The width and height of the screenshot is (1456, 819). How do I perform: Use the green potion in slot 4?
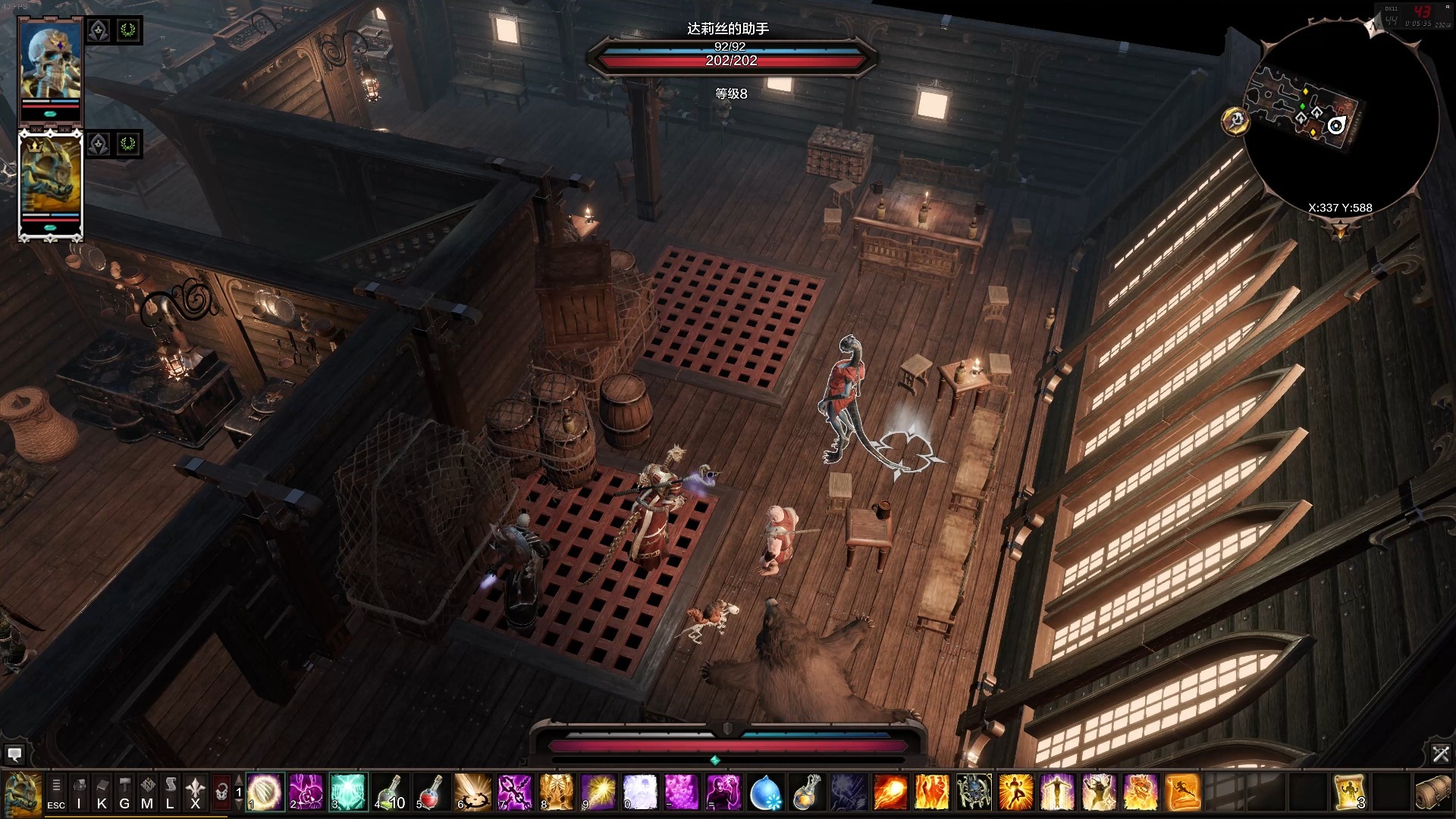pyautogui.click(x=390, y=792)
